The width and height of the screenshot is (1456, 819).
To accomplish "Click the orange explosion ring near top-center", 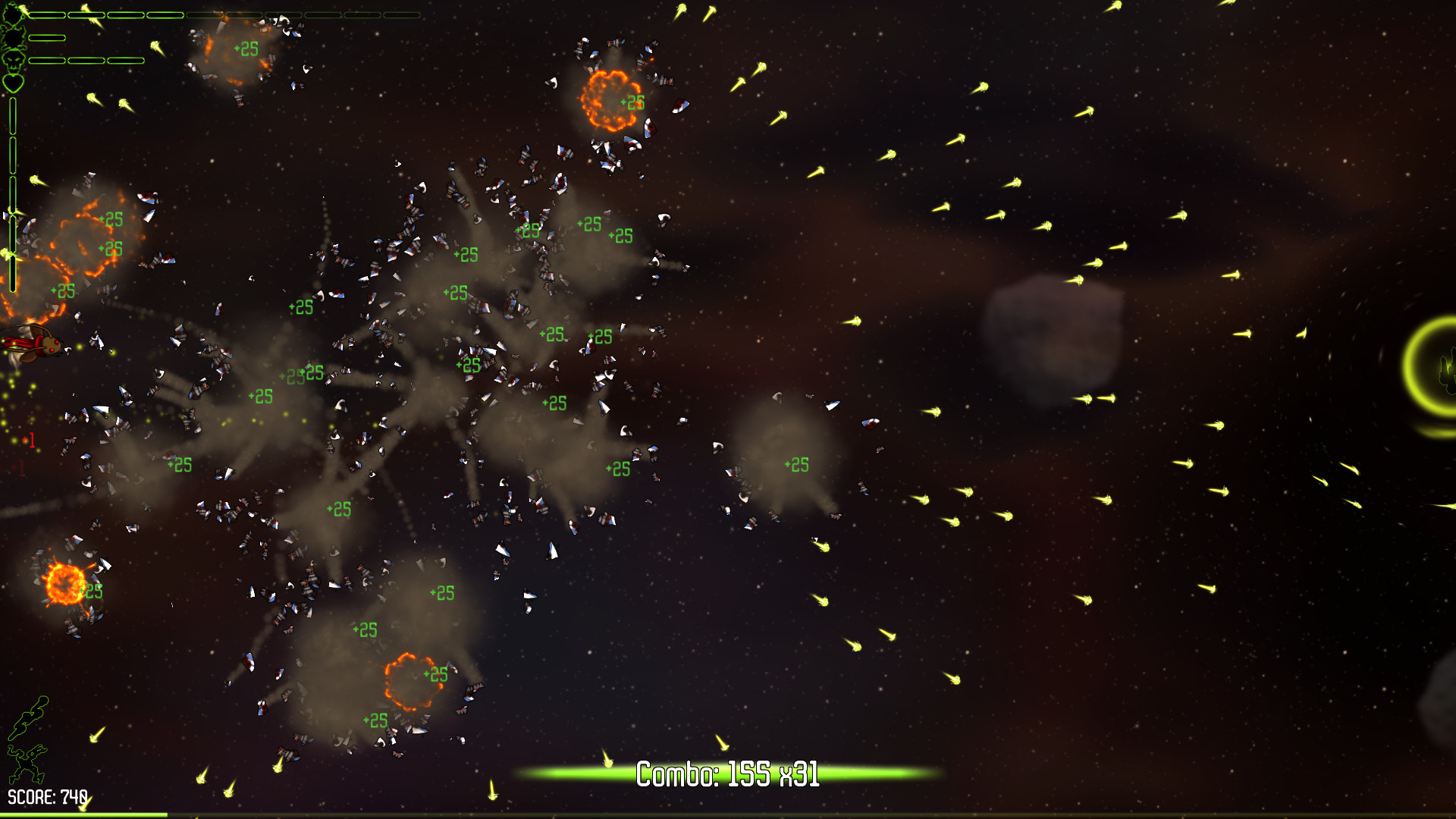I will tap(605, 101).
